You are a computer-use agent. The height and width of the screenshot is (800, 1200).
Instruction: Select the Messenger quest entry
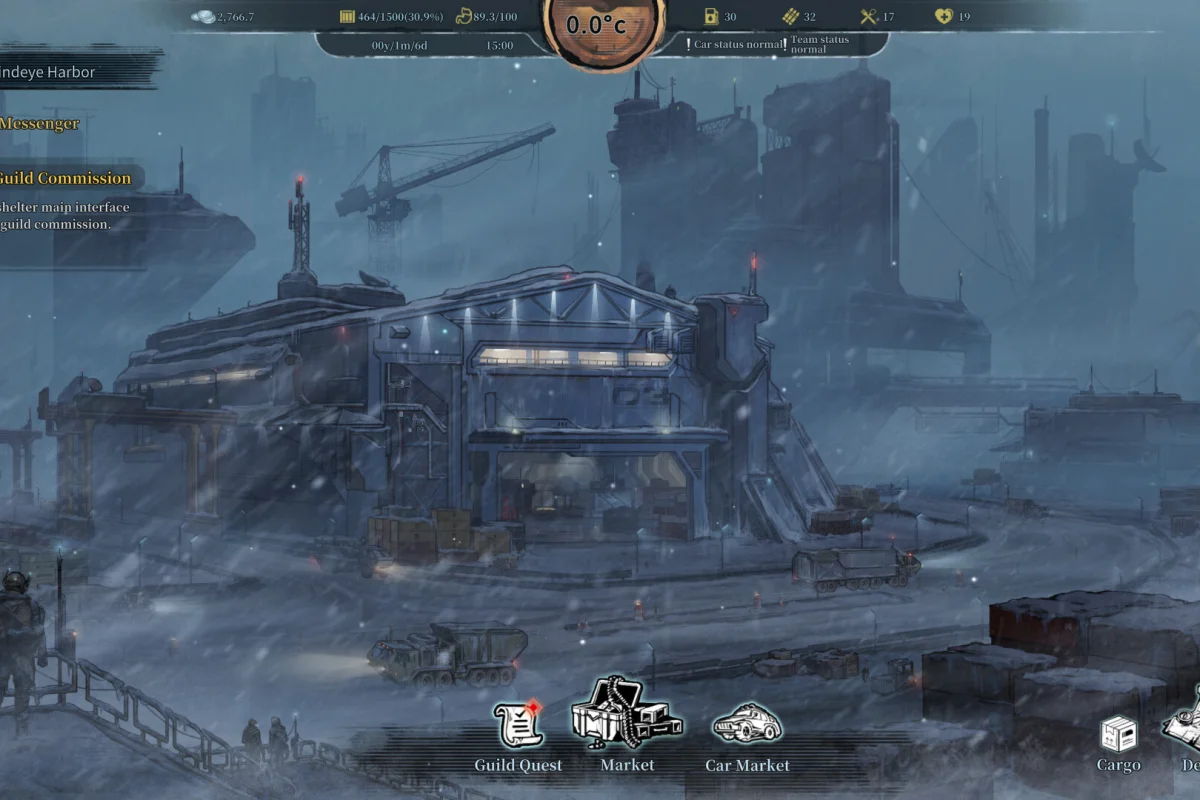click(x=40, y=124)
